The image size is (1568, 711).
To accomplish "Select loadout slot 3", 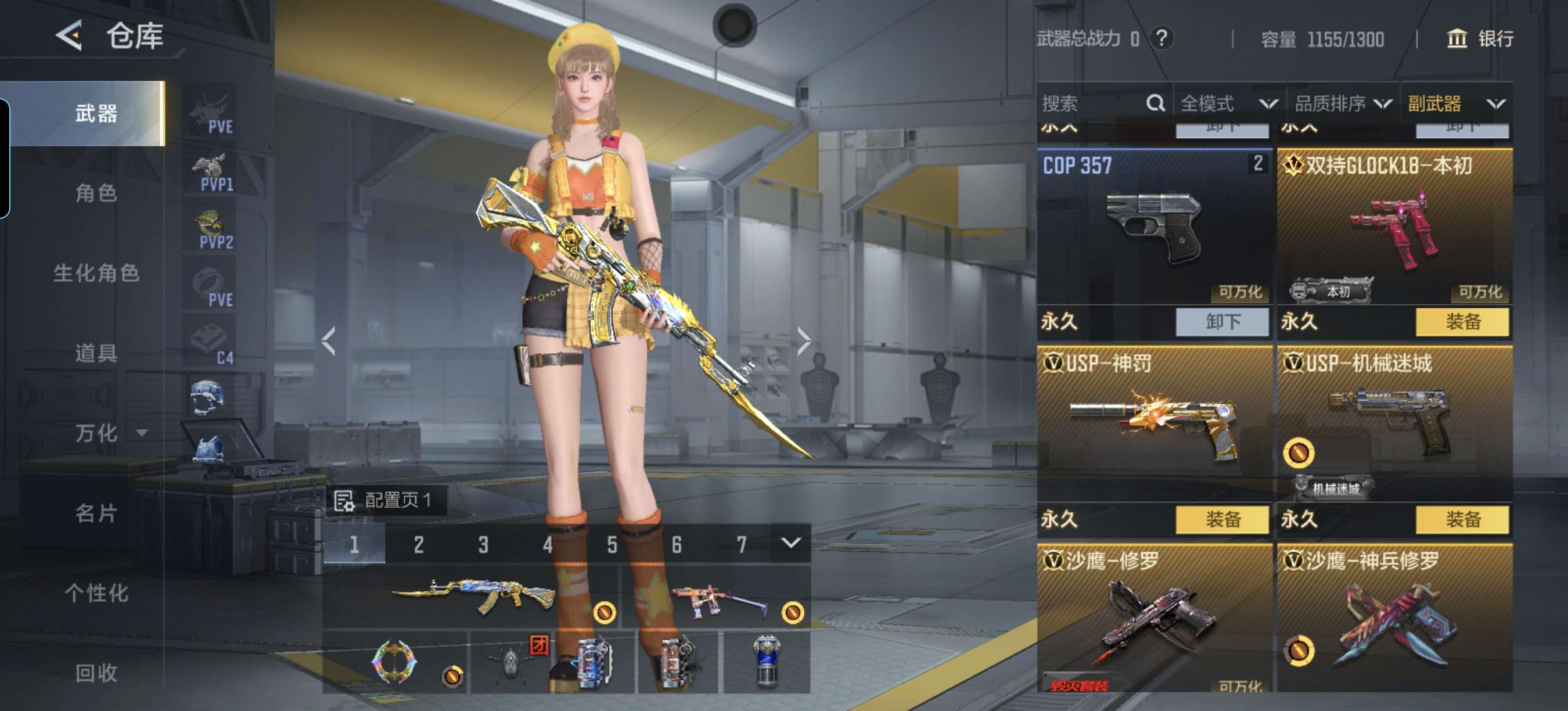I will [x=483, y=544].
